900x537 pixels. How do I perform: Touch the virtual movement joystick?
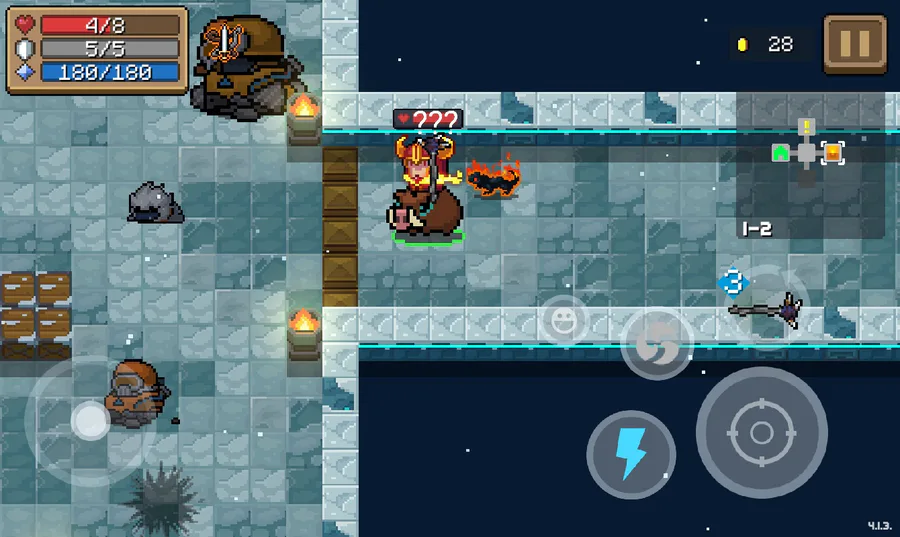90,421
